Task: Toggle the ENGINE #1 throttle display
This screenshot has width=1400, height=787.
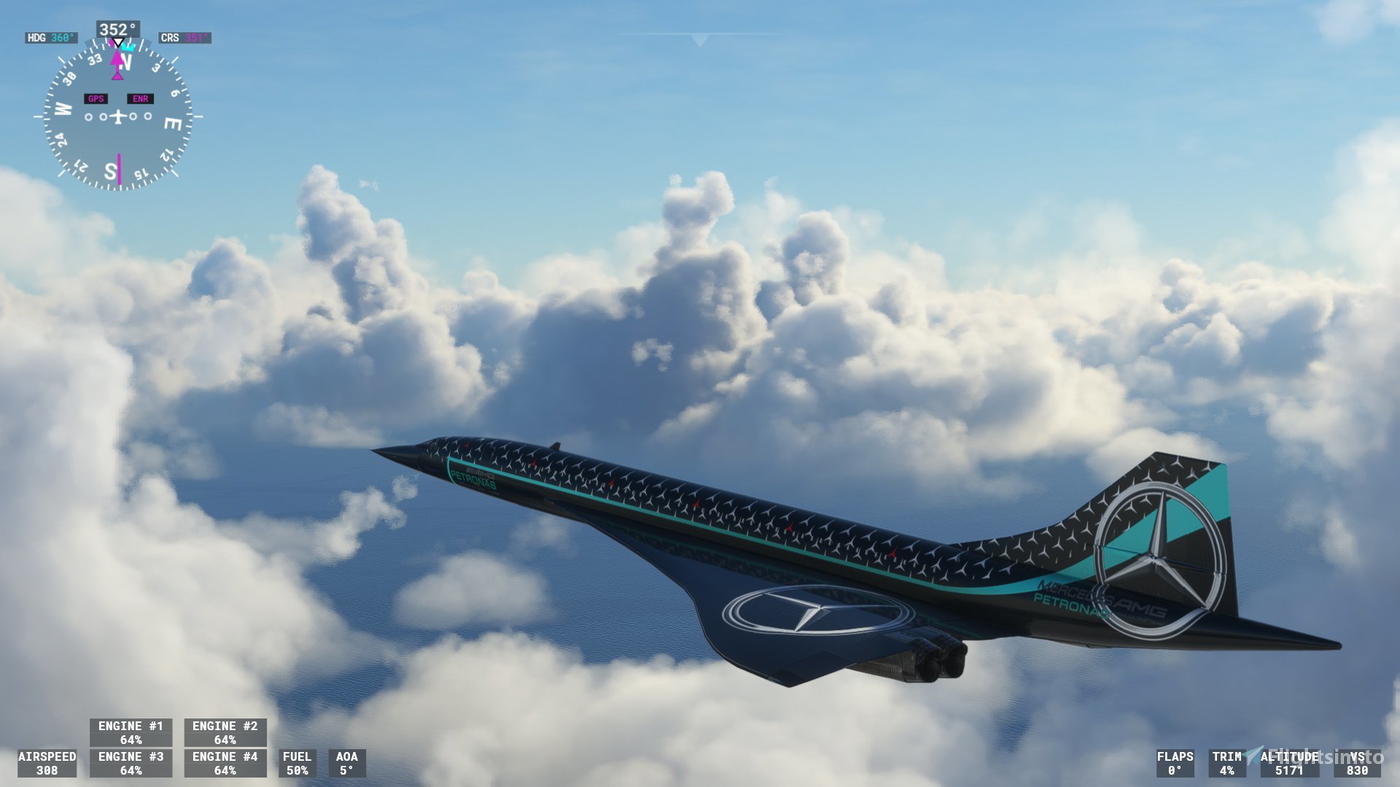Action: pos(130,732)
